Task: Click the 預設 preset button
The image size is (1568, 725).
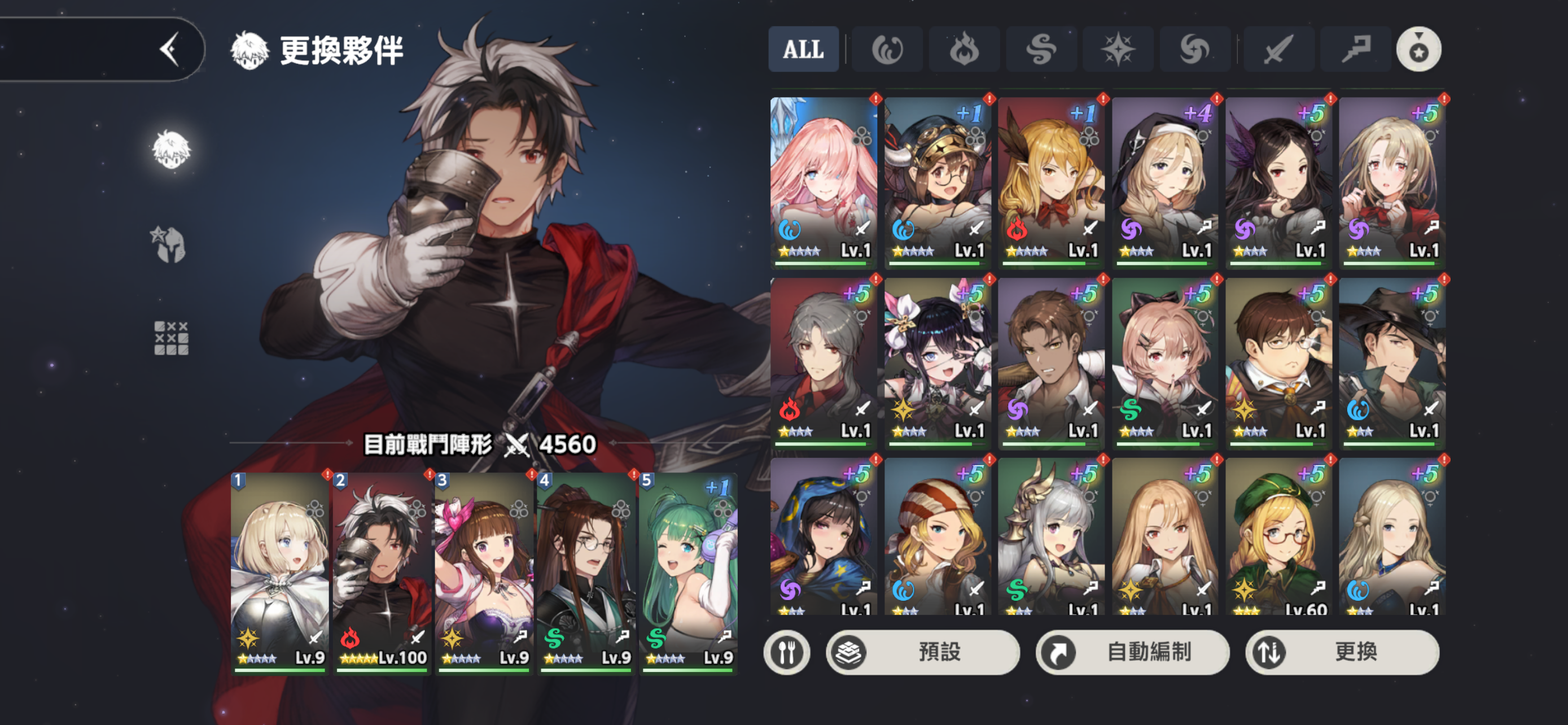Action: coord(923,652)
